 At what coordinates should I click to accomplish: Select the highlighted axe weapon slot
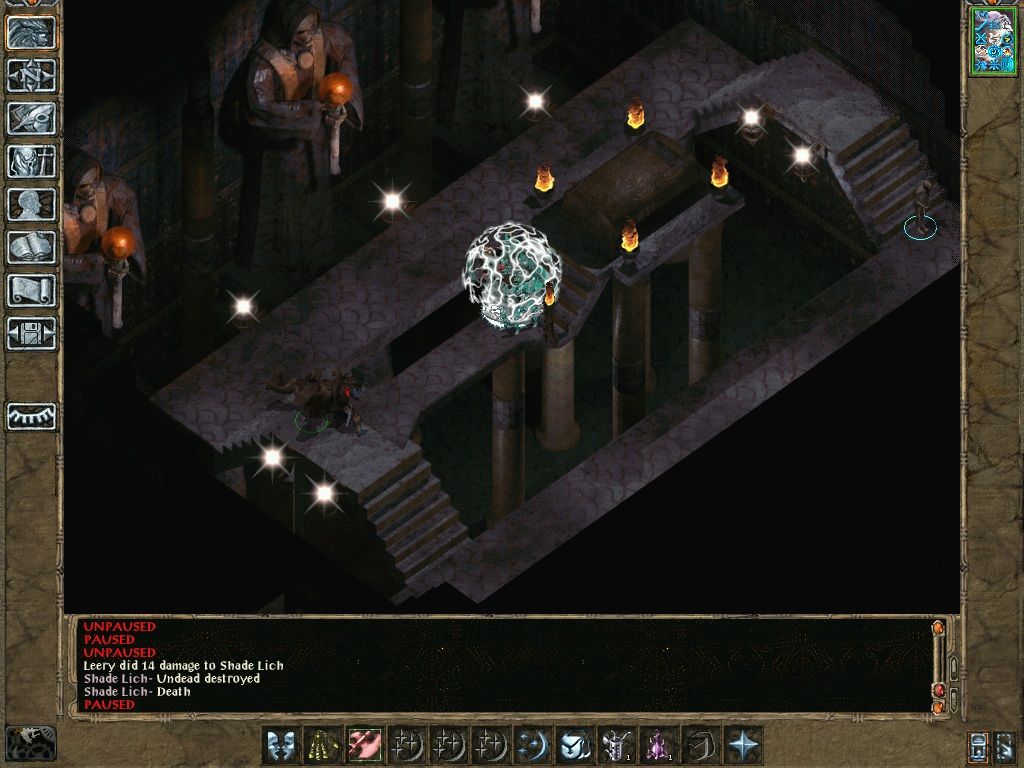[363, 745]
